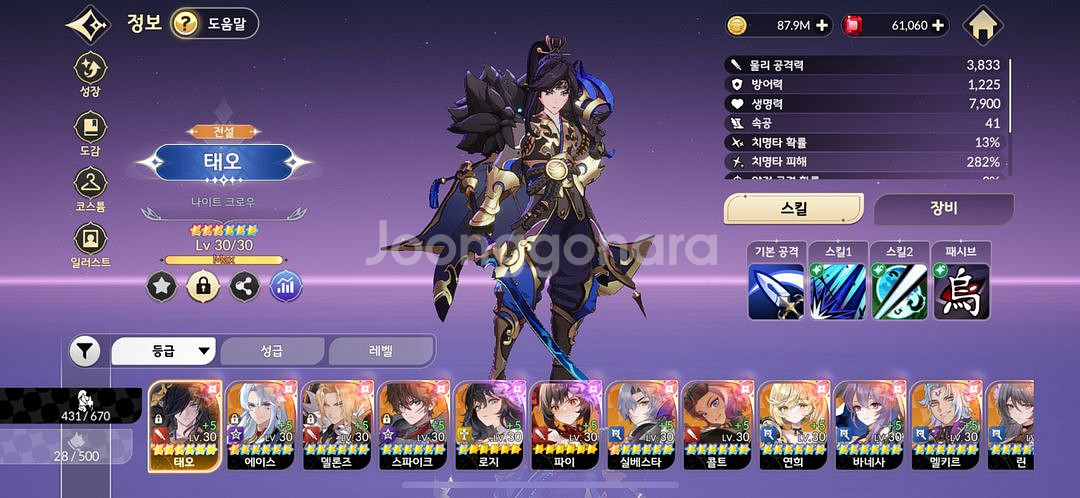The image size is (1080, 498).
Task: Choose the hero card 로지
Action: pos(490,425)
